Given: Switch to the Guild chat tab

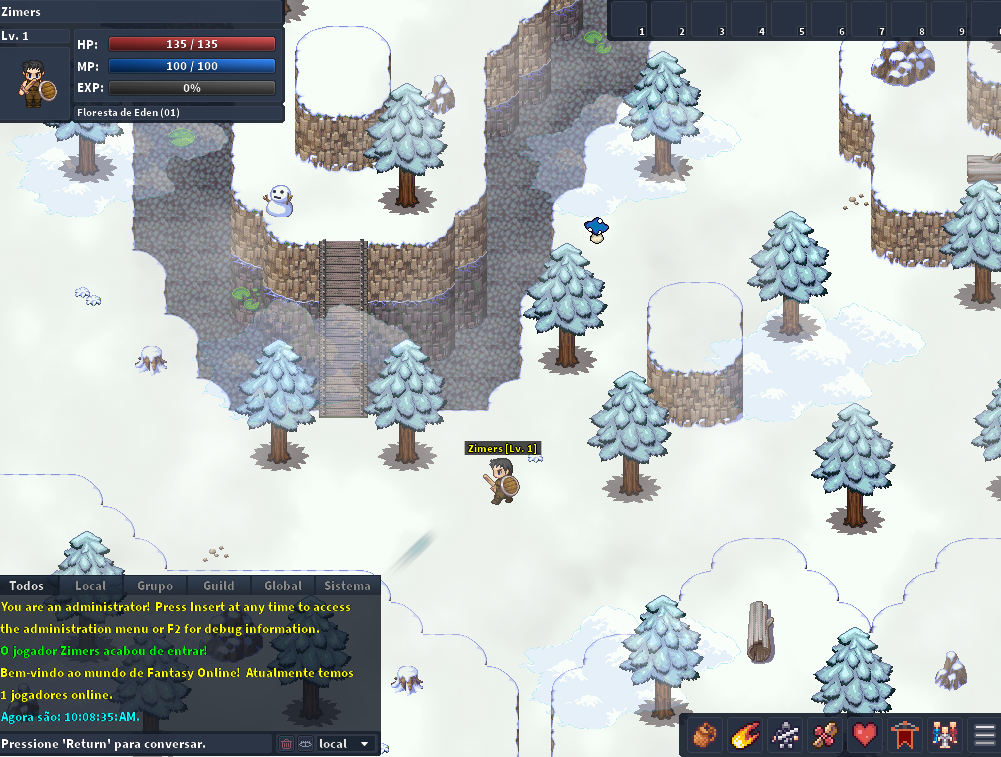Looking at the screenshot, I should [x=219, y=586].
